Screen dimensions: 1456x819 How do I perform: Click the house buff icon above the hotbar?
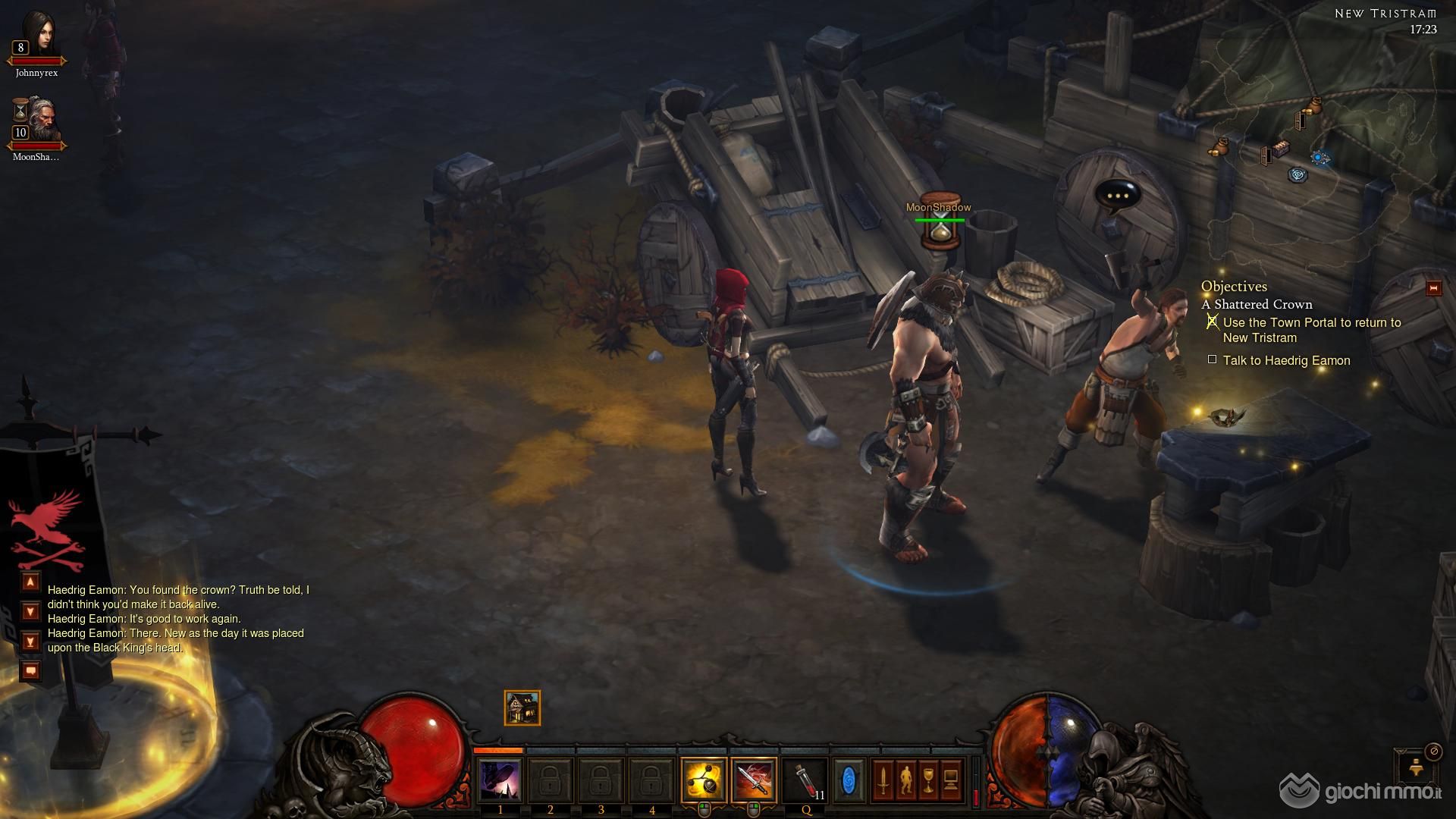(522, 708)
